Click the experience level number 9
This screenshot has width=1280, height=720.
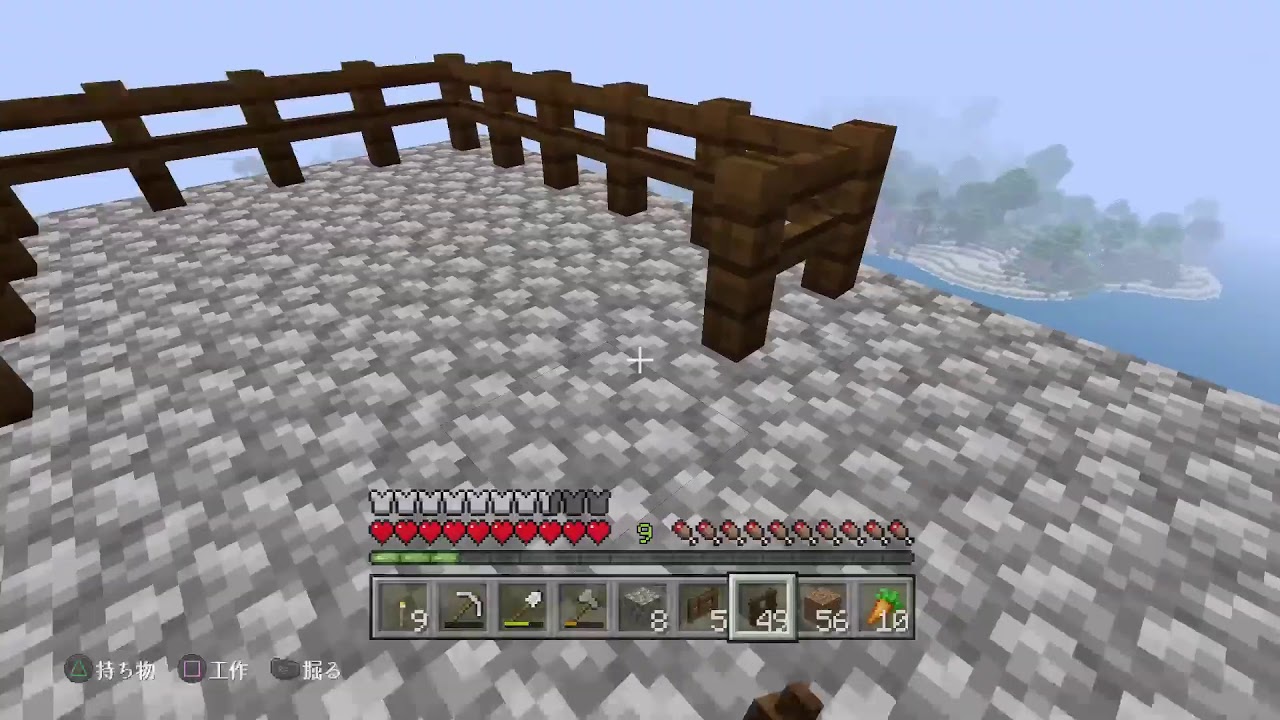pos(646,533)
